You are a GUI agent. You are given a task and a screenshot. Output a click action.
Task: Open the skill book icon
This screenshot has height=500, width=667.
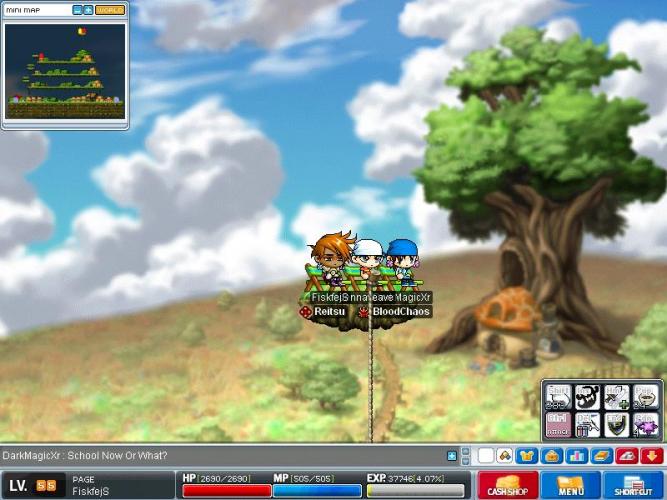pyautogui.click(x=600, y=456)
